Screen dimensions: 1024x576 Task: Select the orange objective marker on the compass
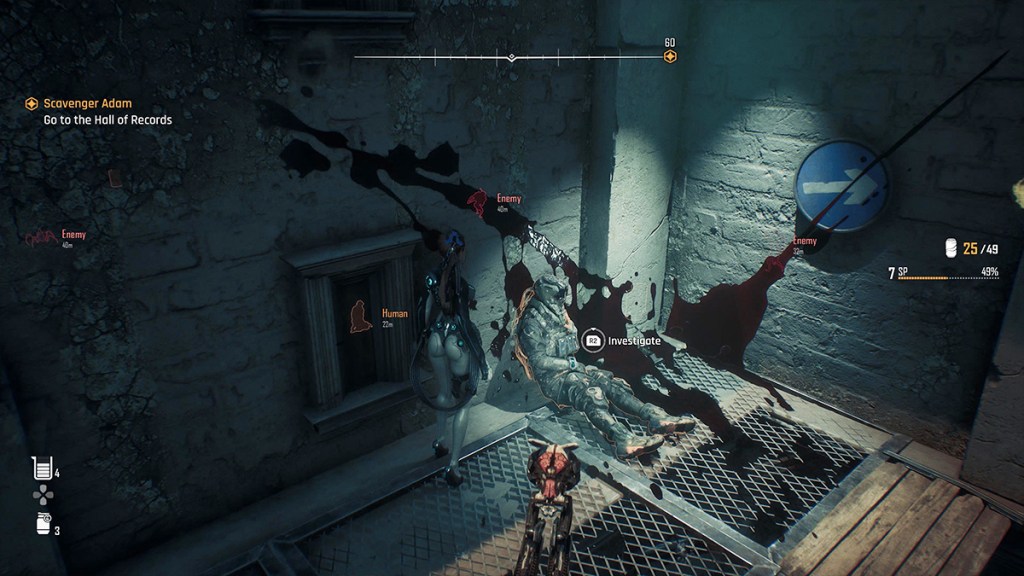670,56
